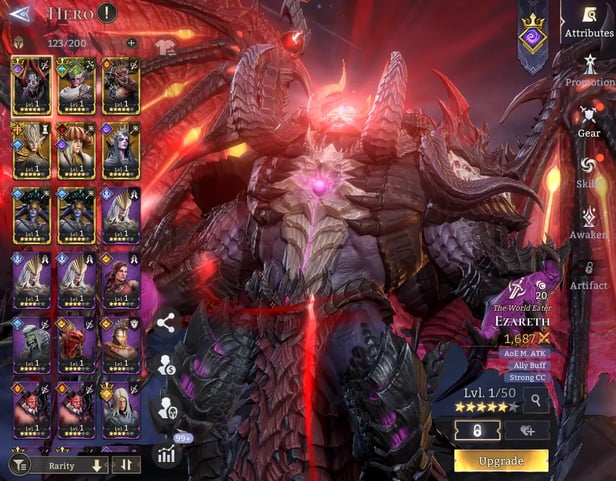
Task: Click the yellow Upgrade button
Action: [x=501, y=460]
